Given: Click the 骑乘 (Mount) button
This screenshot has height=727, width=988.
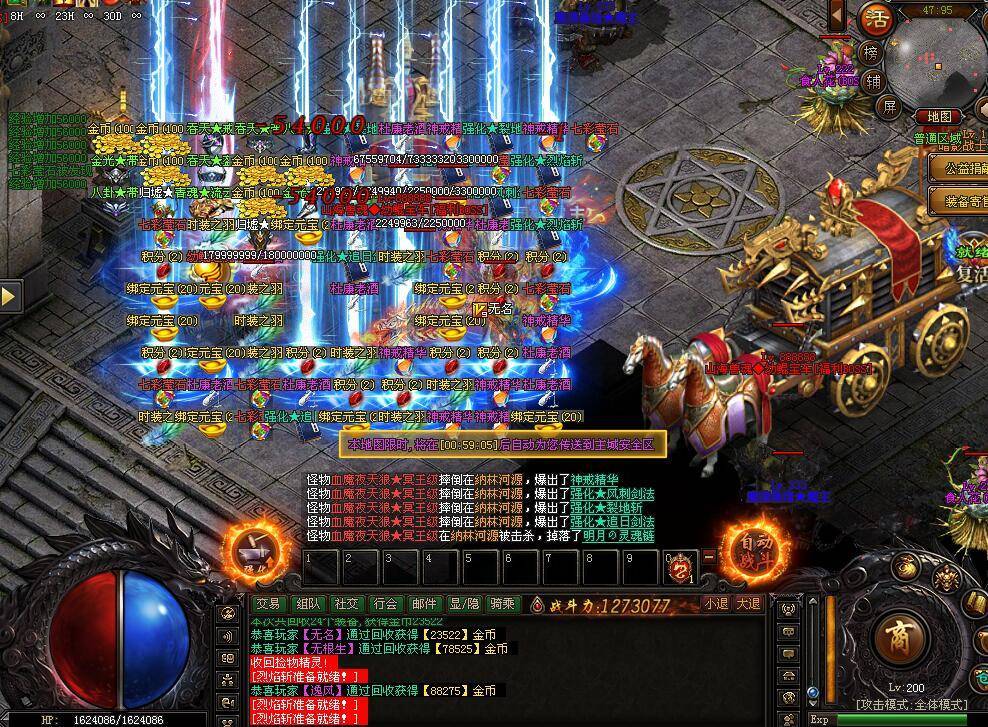Looking at the screenshot, I should [502, 604].
